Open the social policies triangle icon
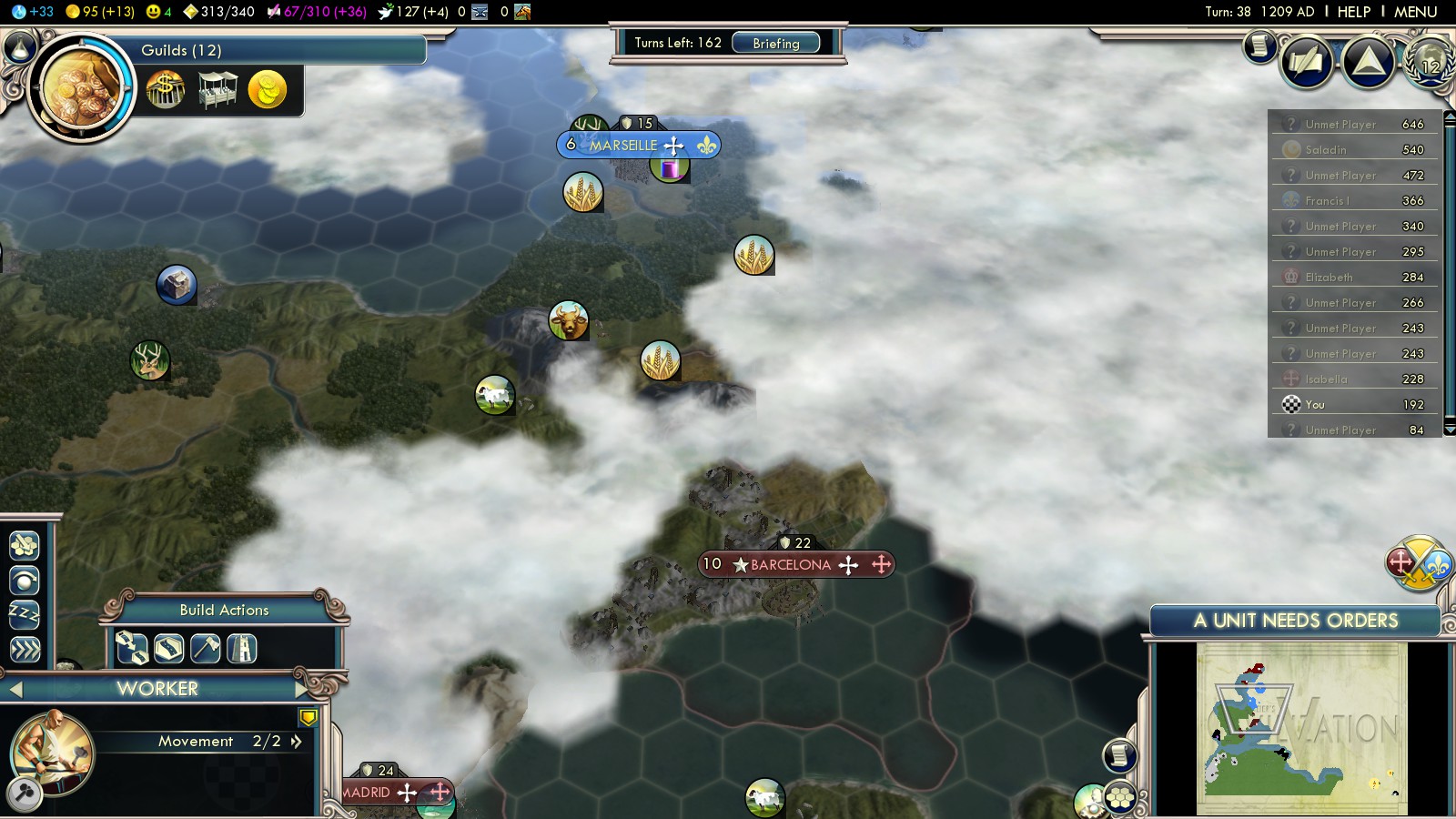 tap(1368, 62)
